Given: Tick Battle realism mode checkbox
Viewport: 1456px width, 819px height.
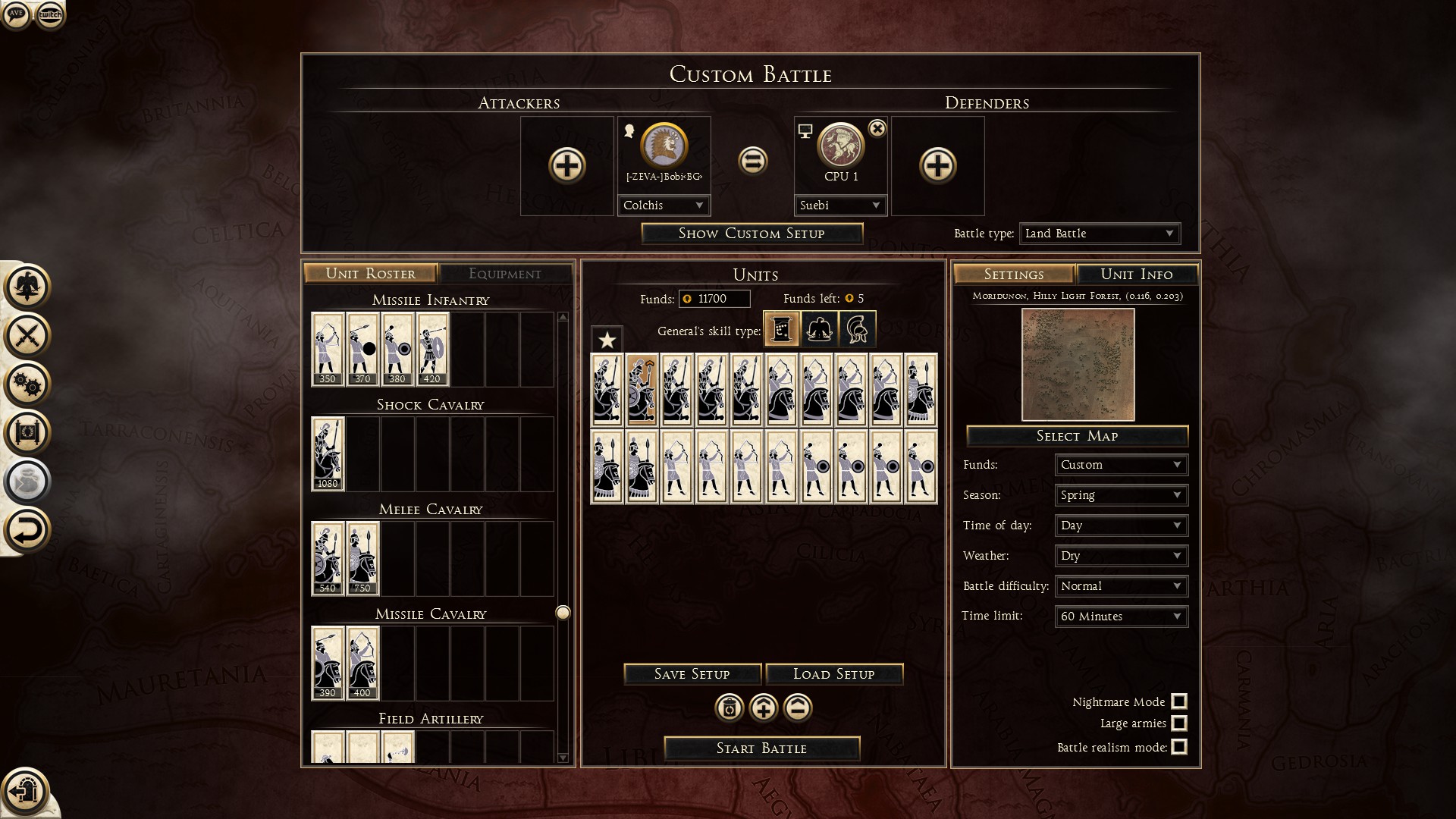Looking at the screenshot, I should (x=1179, y=747).
